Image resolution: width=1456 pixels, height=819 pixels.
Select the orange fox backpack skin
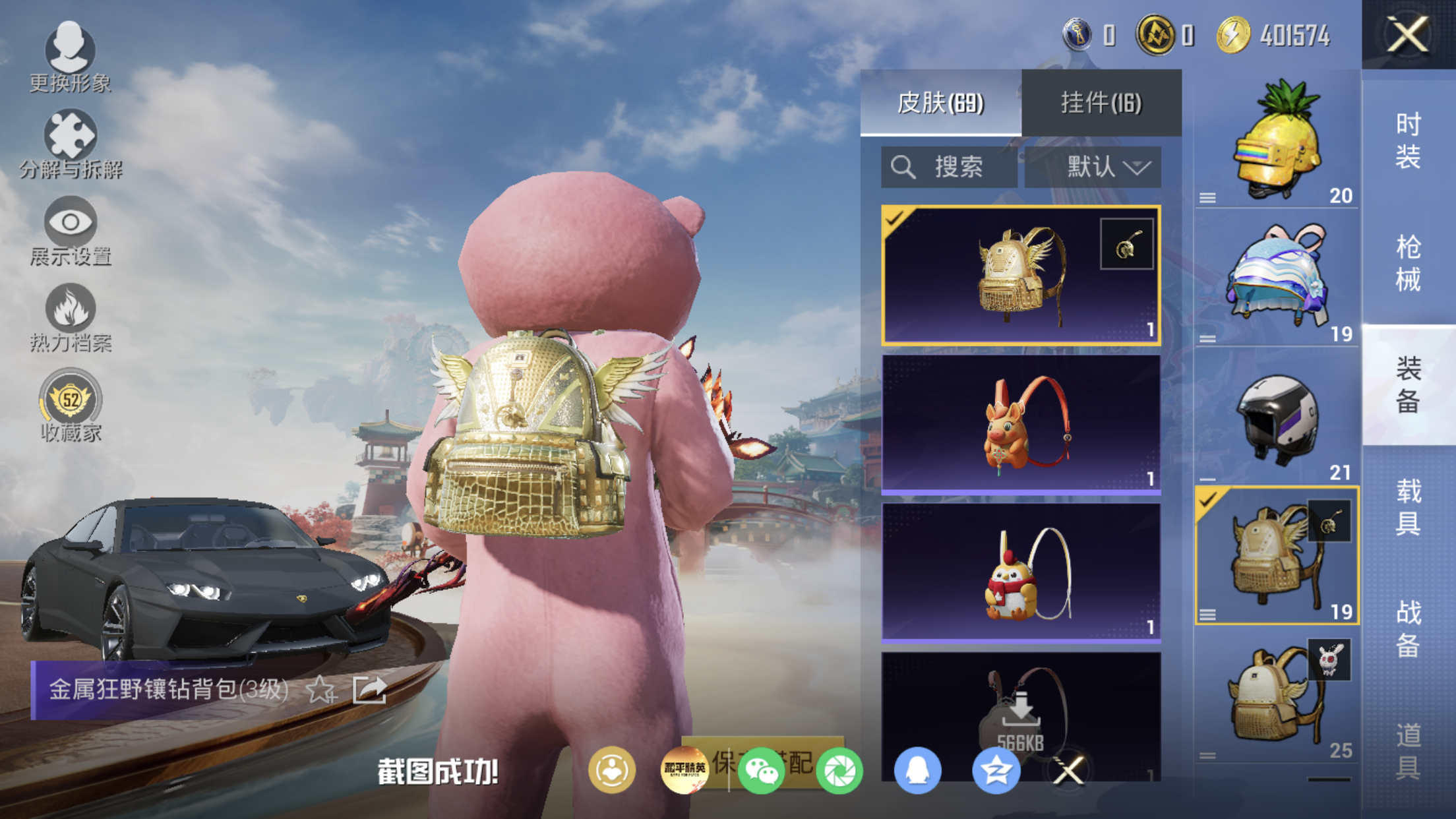tap(1021, 425)
